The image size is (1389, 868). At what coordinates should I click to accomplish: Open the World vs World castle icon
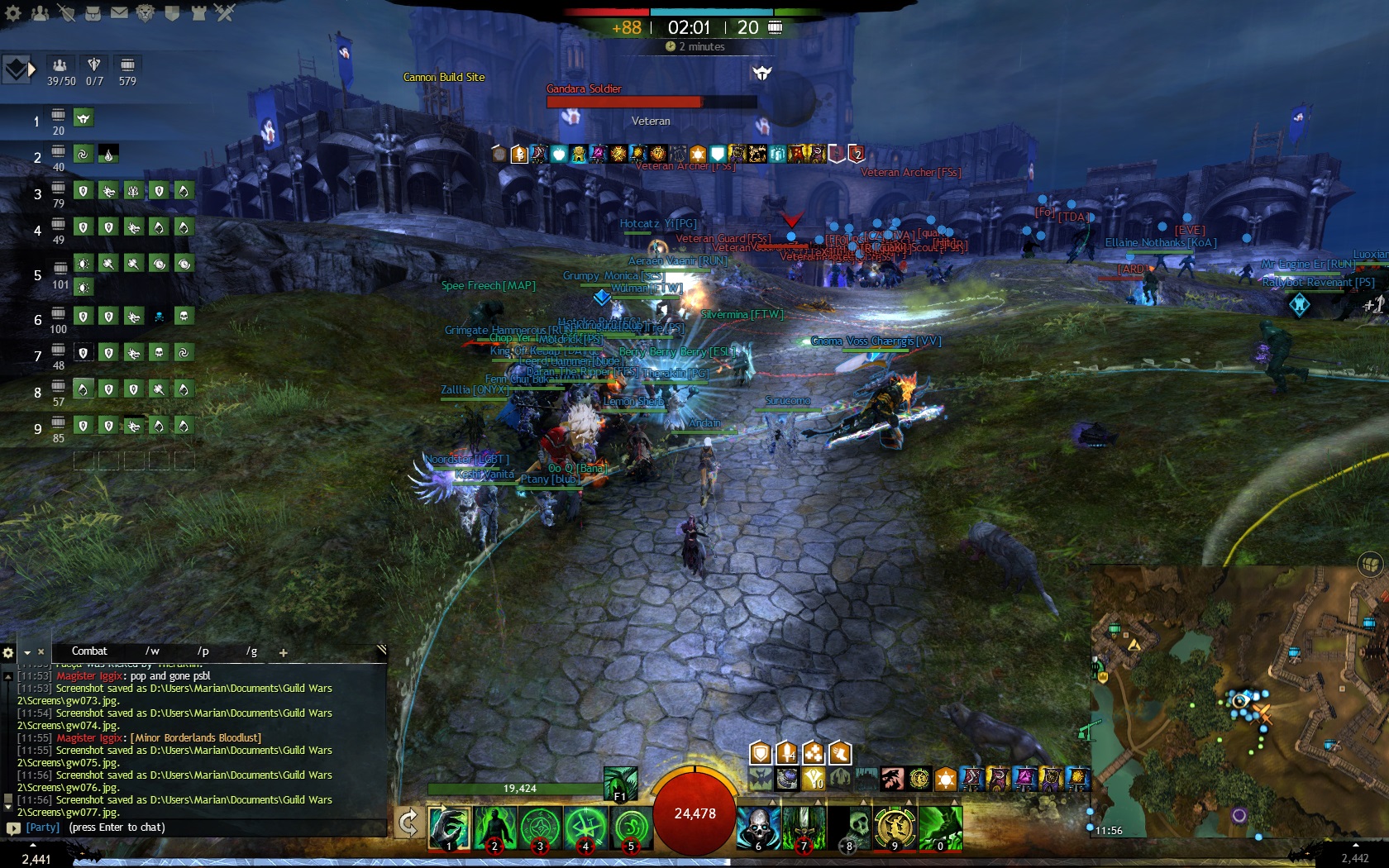coord(198,12)
